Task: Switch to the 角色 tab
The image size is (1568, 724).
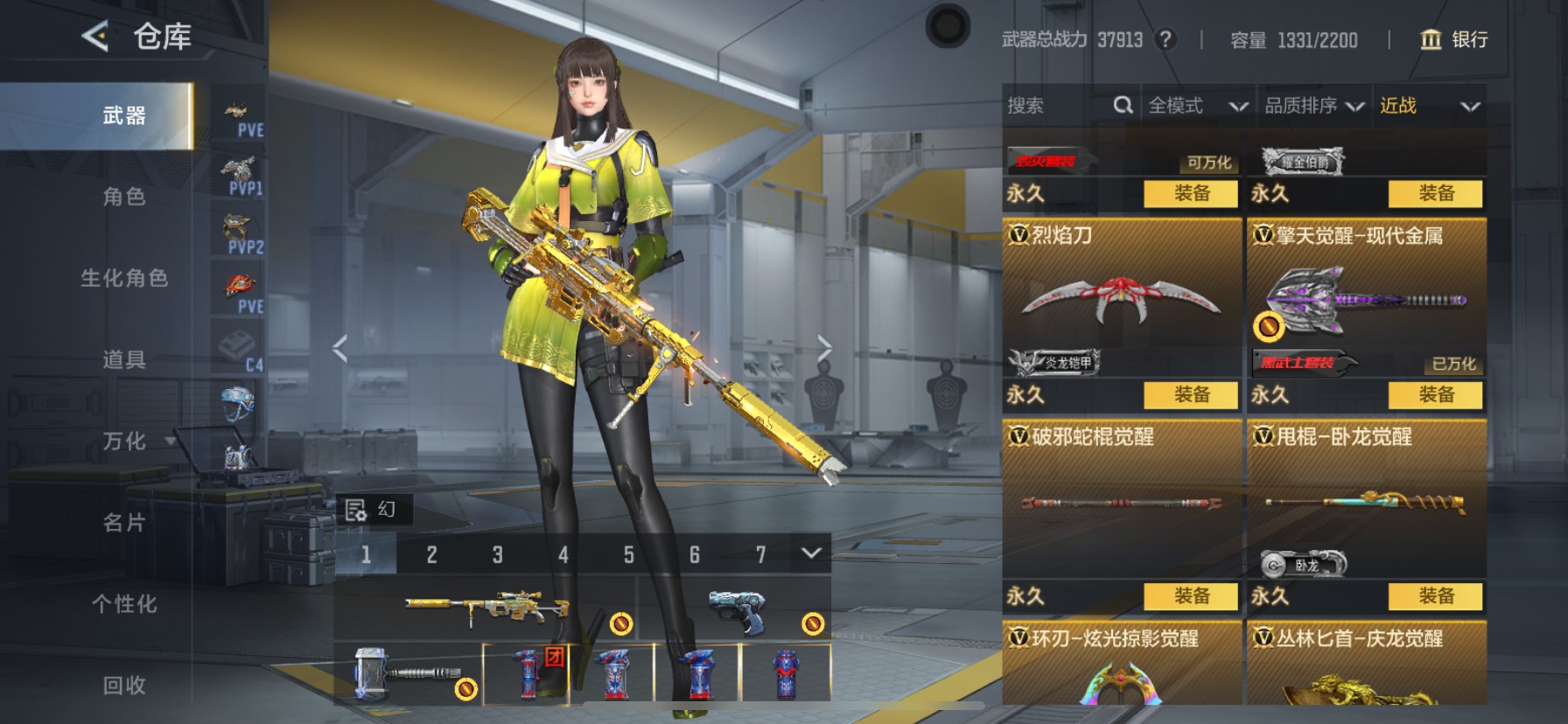Action: coord(124,197)
